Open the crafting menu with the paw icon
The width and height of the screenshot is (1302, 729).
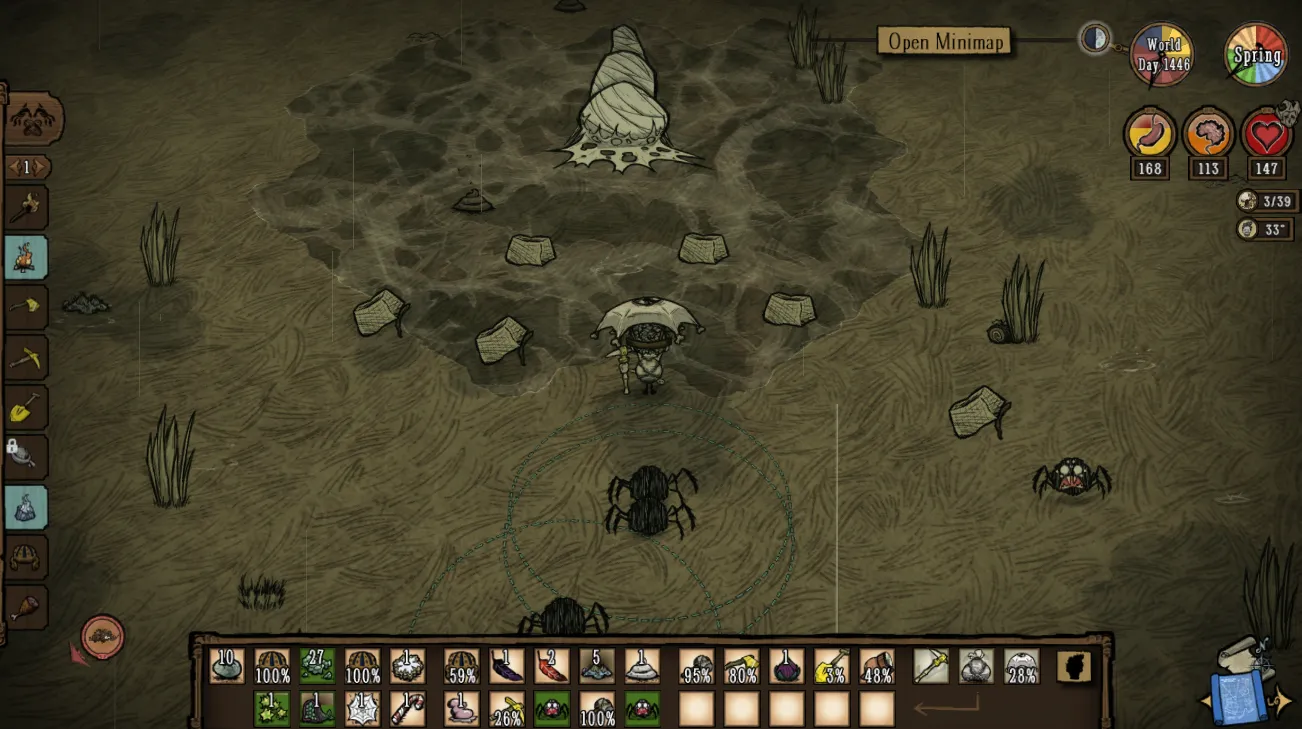pos(33,120)
